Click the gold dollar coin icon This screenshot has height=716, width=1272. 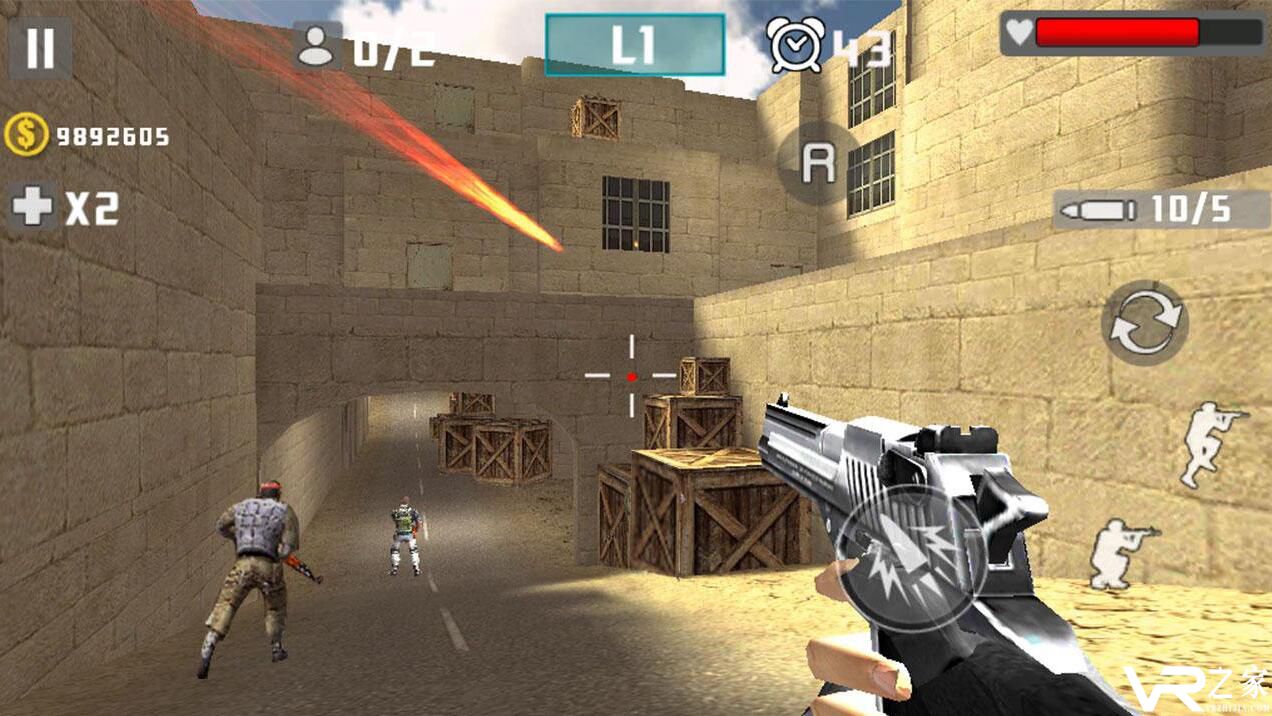(x=25, y=136)
